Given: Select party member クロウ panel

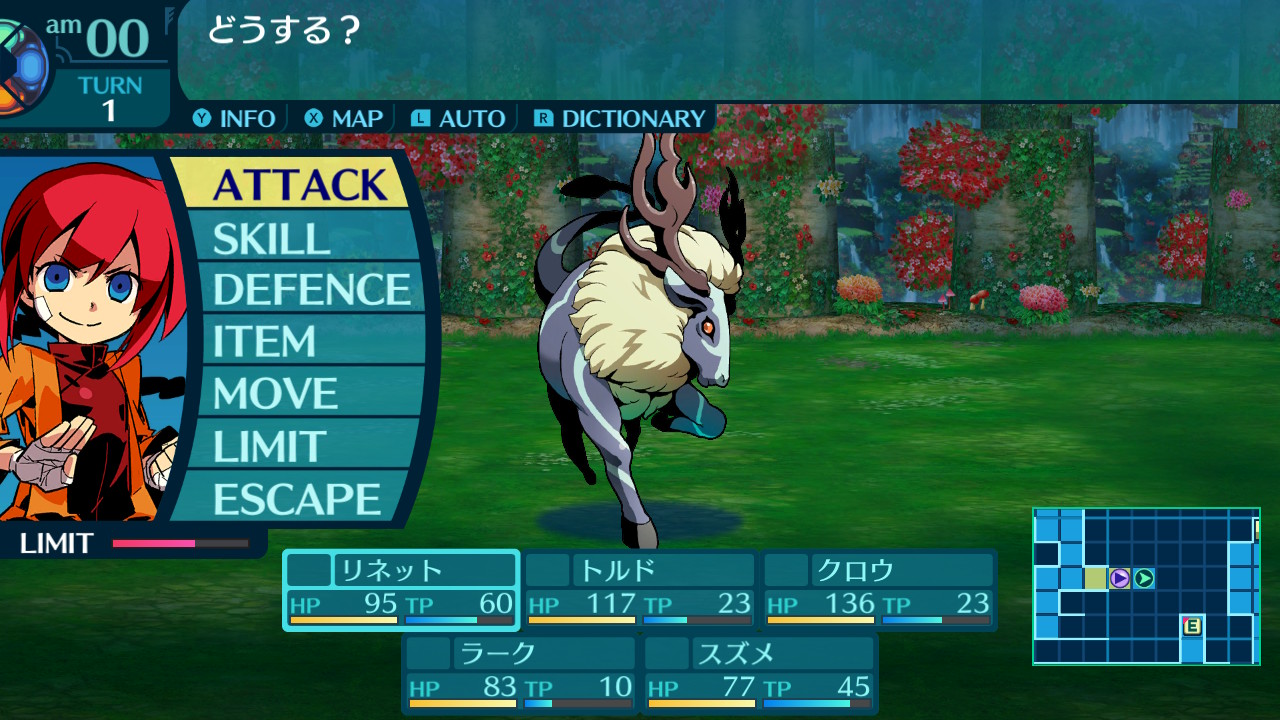Looking at the screenshot, I should [879, 590].
